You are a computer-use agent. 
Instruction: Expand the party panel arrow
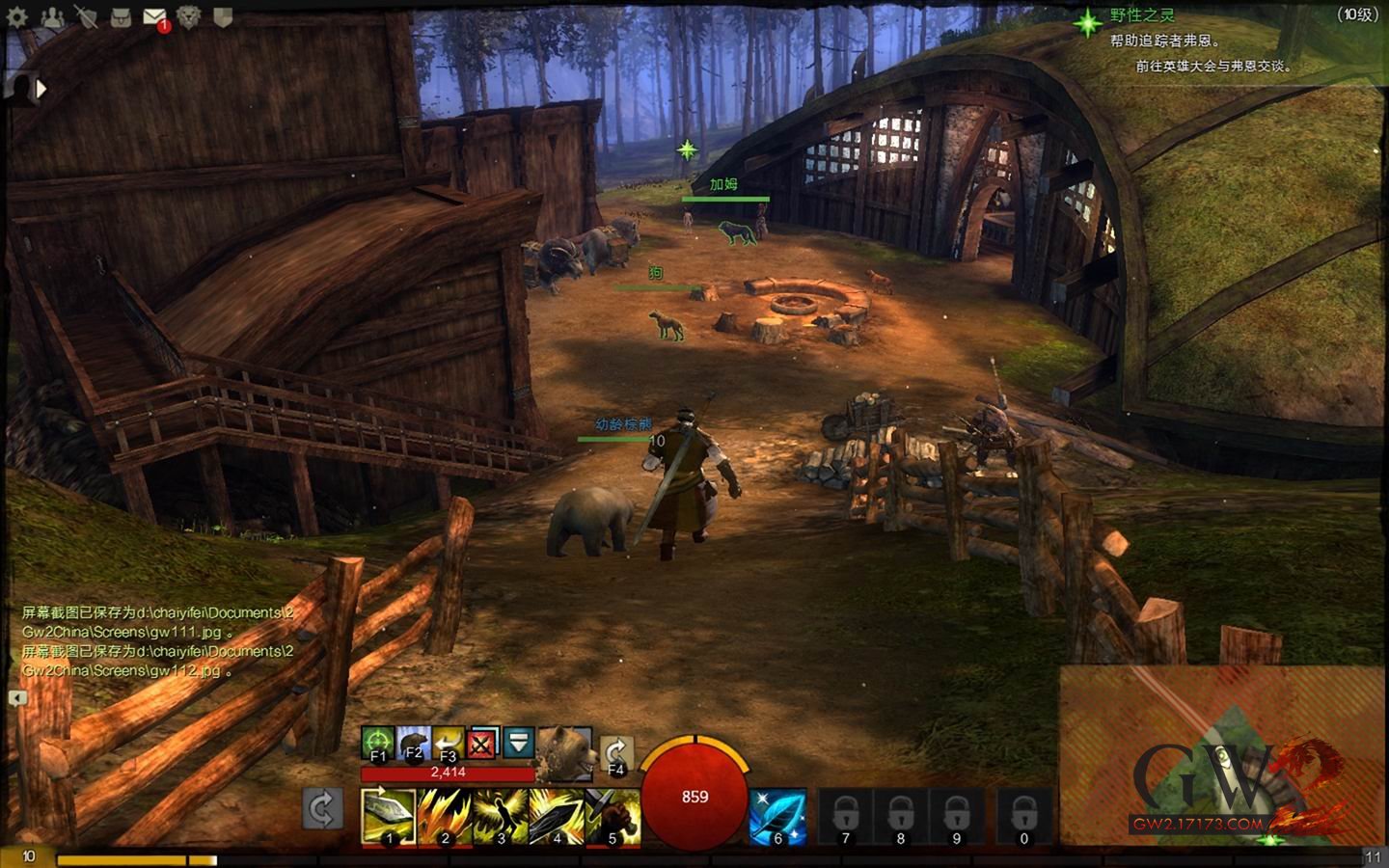(41, 89)
